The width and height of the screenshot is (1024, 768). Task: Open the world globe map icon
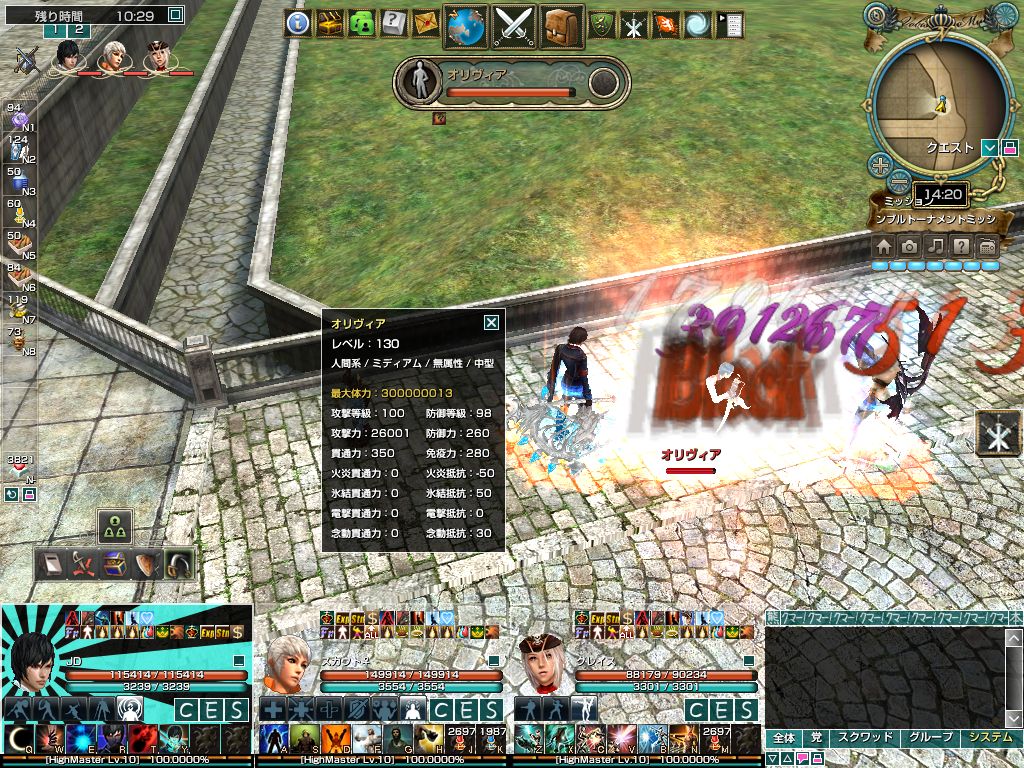466,25
